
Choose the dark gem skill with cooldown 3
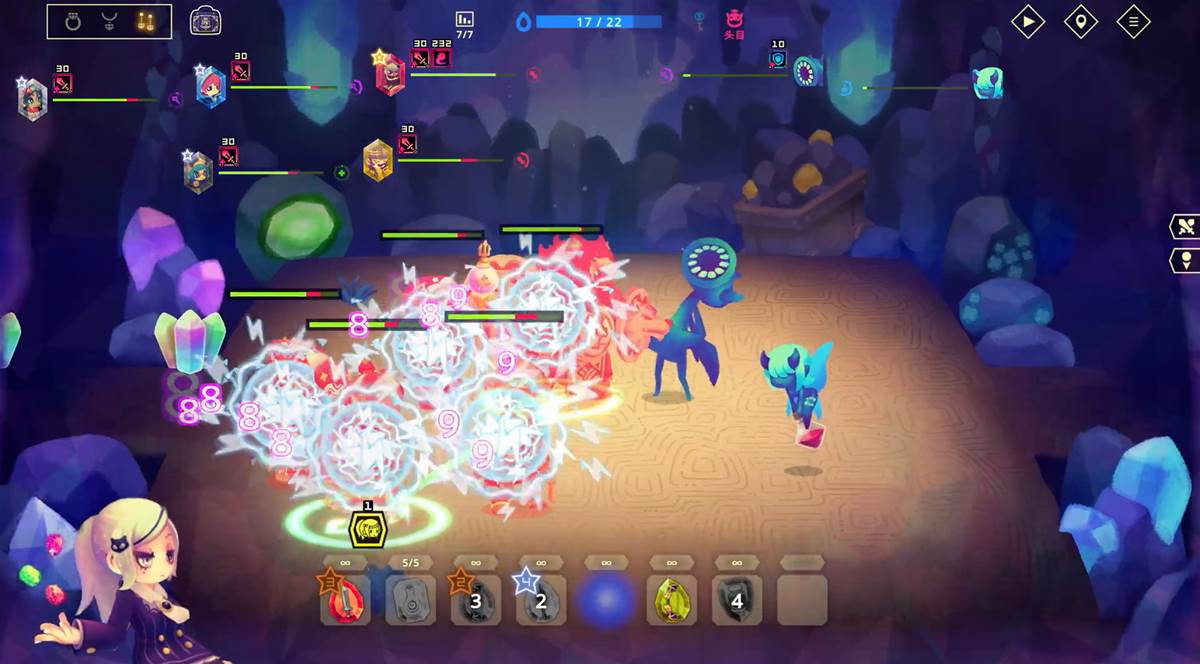476,600
